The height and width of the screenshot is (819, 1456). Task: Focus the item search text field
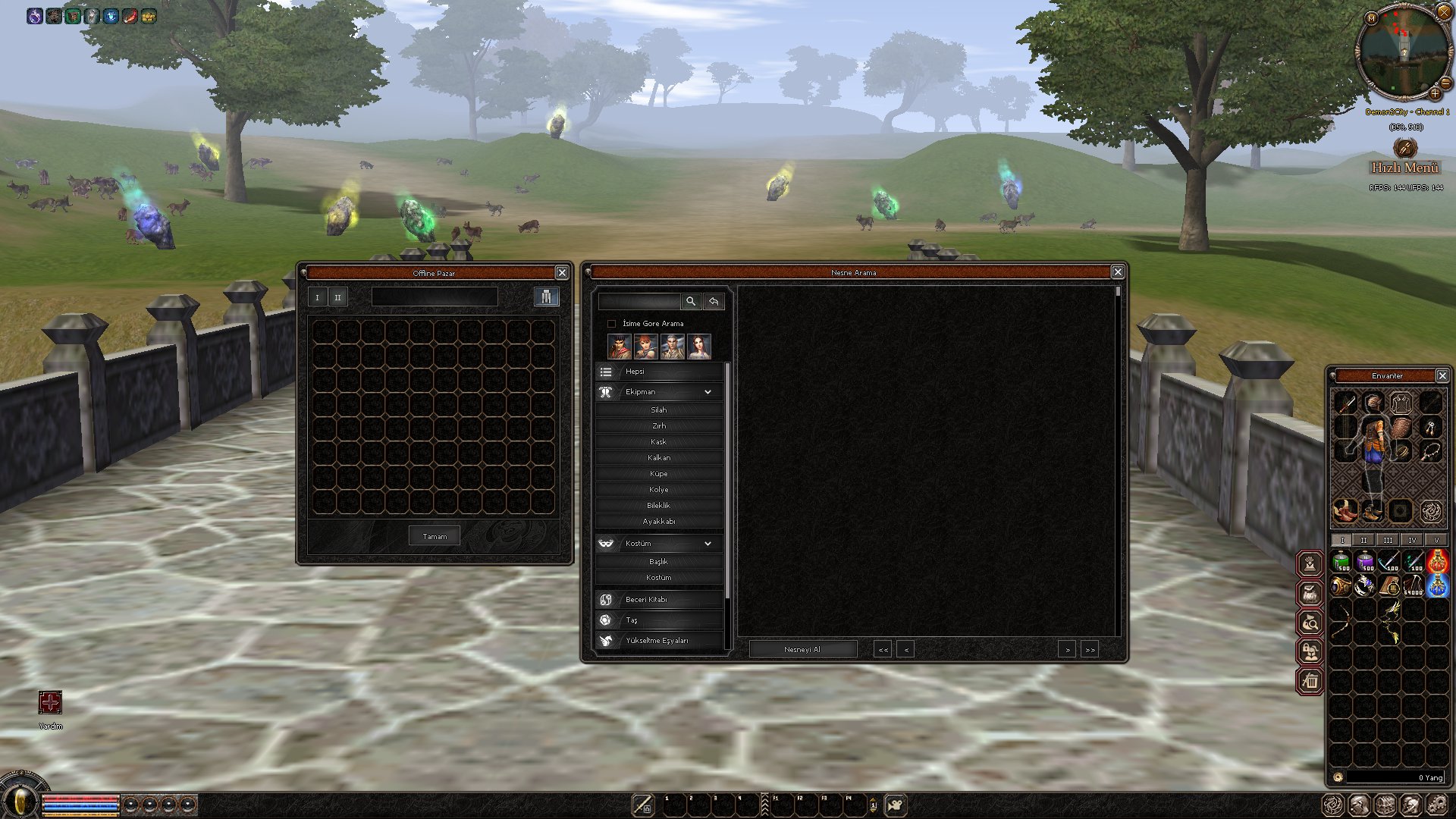(x=639, y=302)
